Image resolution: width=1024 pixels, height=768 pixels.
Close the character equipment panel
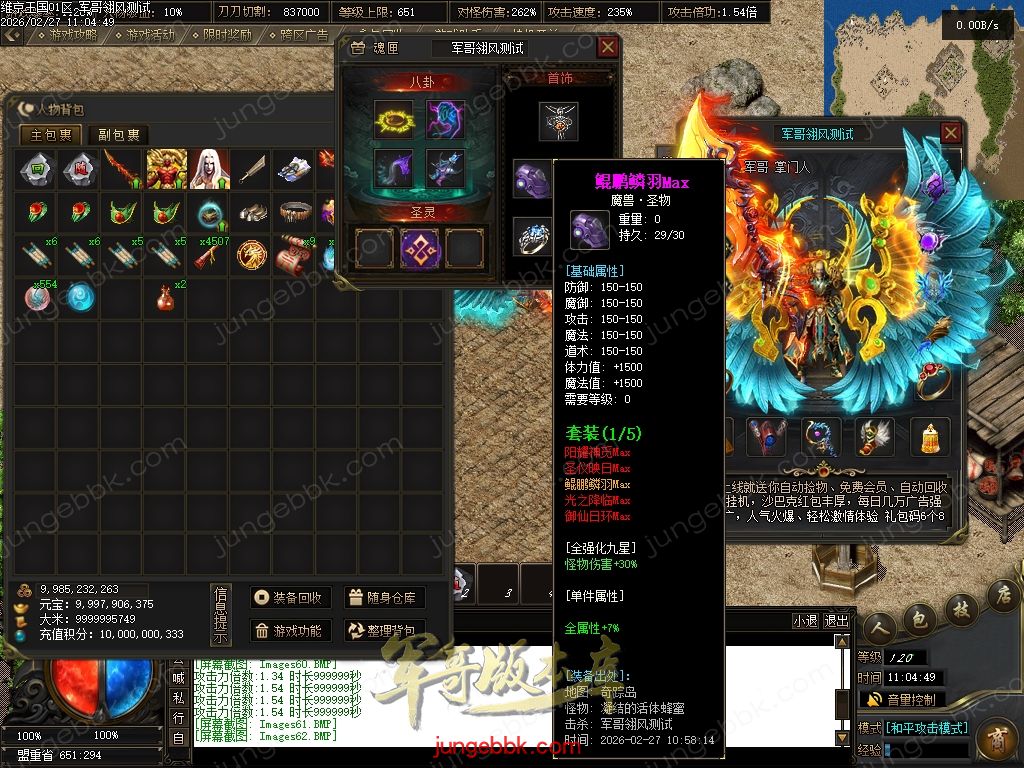pyautogui.click(x=951, y=133)
